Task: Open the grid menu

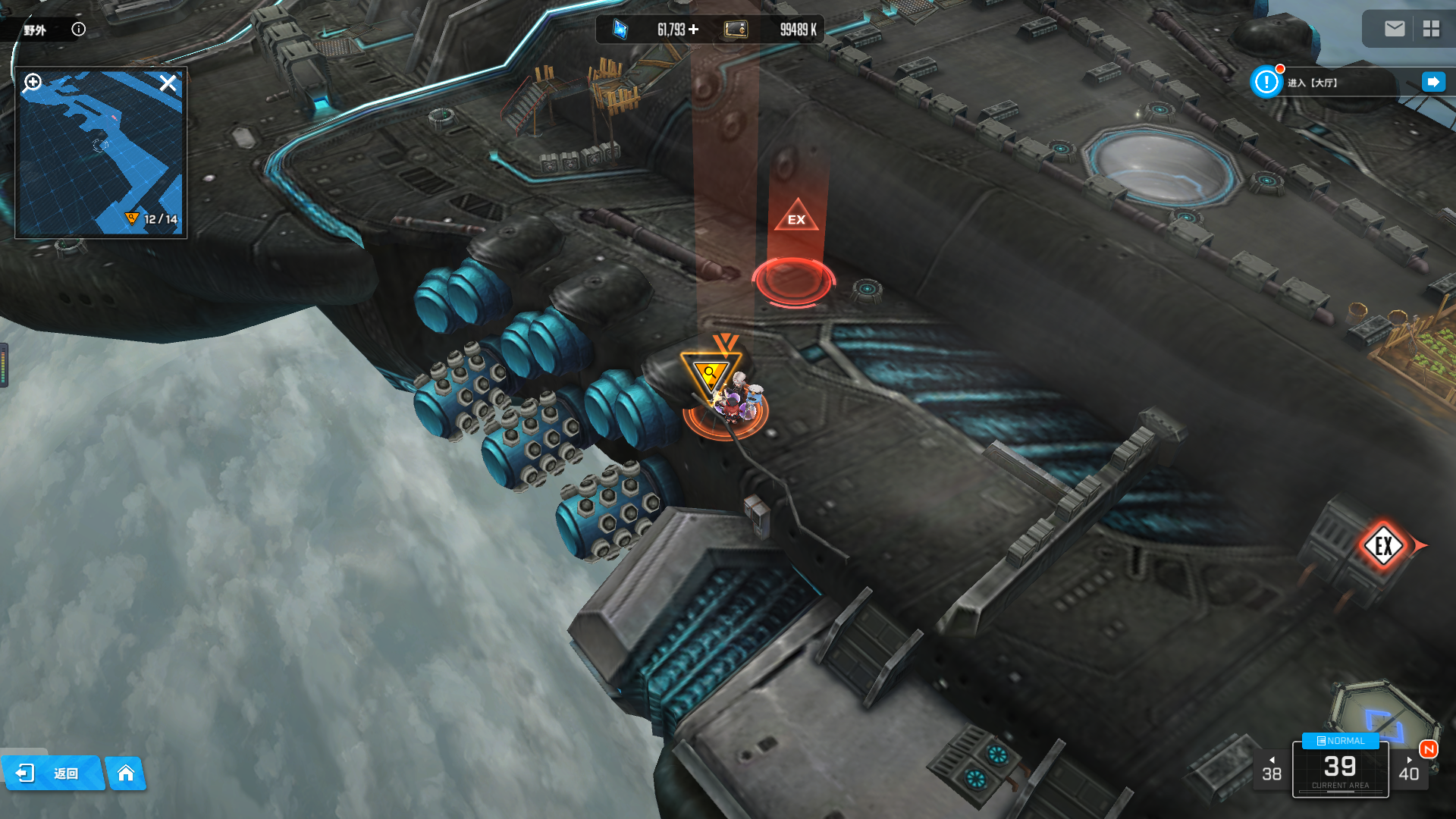Action: [1431, 29]
